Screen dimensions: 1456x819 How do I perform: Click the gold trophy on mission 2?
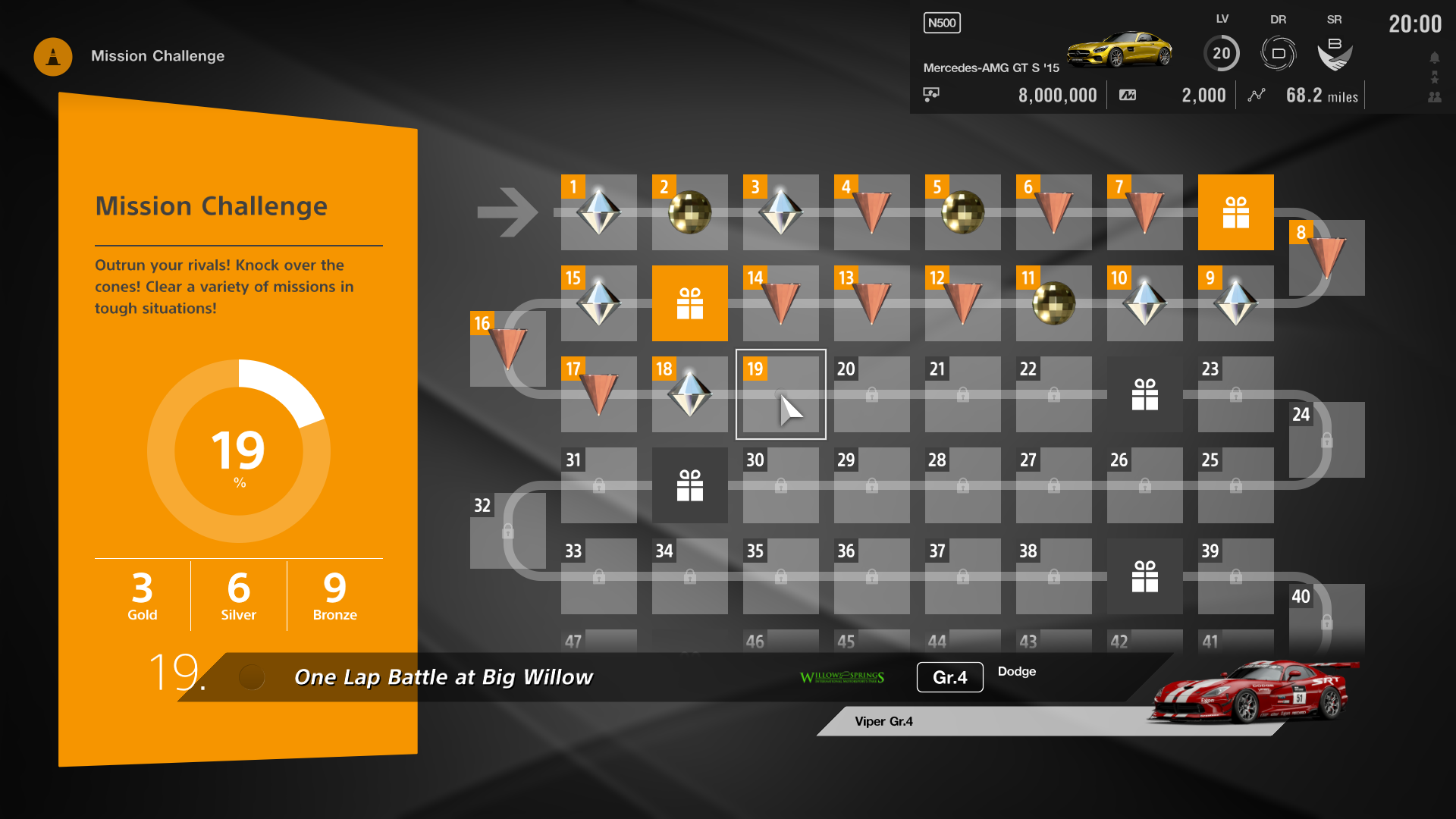click(689, 213)
